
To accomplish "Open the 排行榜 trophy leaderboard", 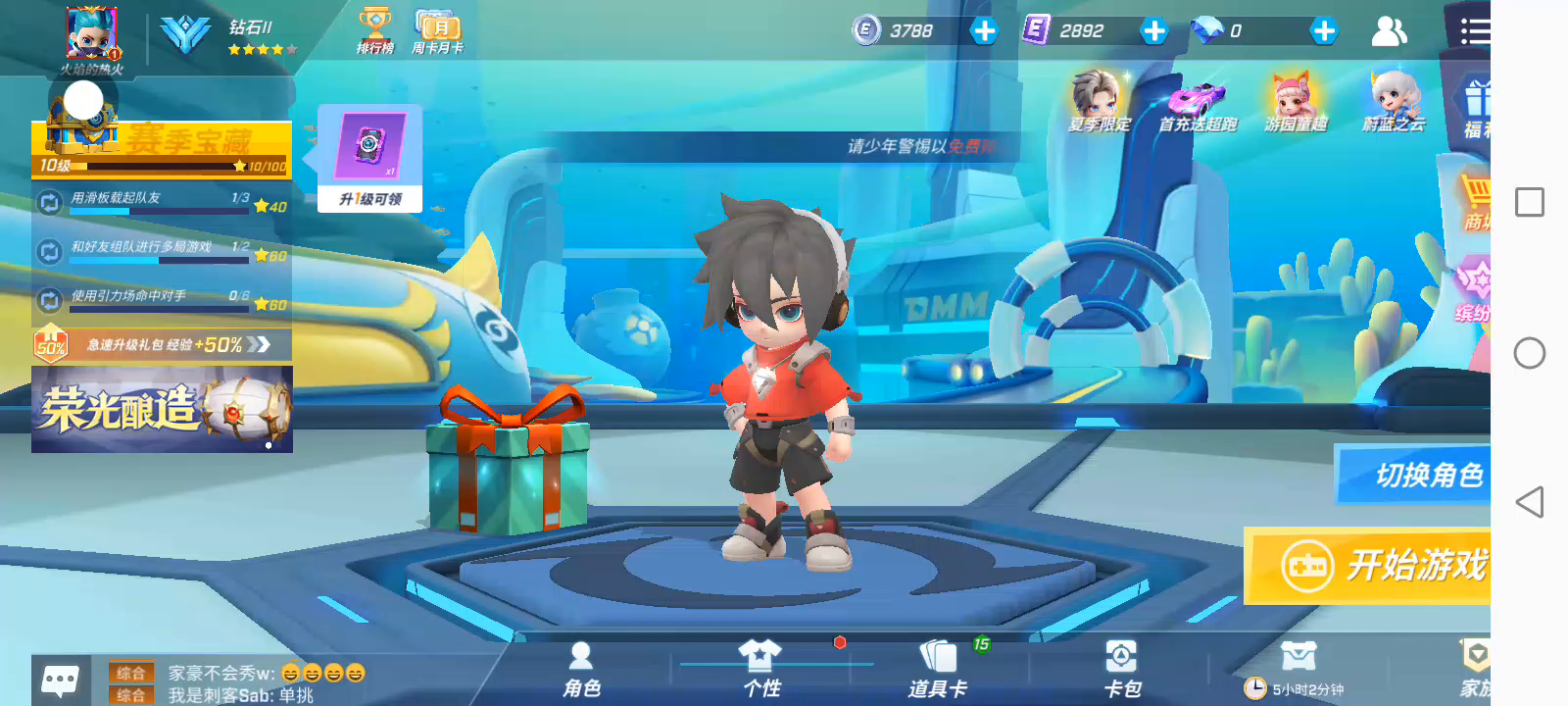I will [374, 30].
